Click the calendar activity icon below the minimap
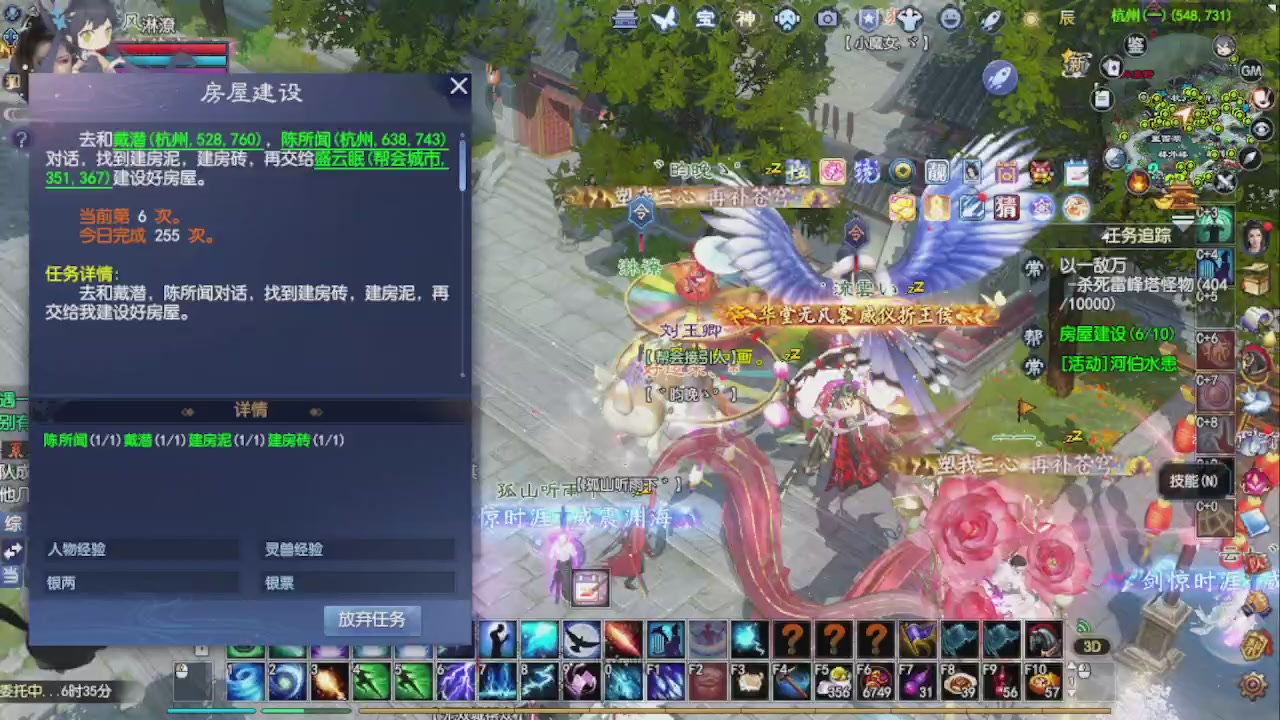The width and height of the screenshot is (1280, 720). tap(1075, 172)
